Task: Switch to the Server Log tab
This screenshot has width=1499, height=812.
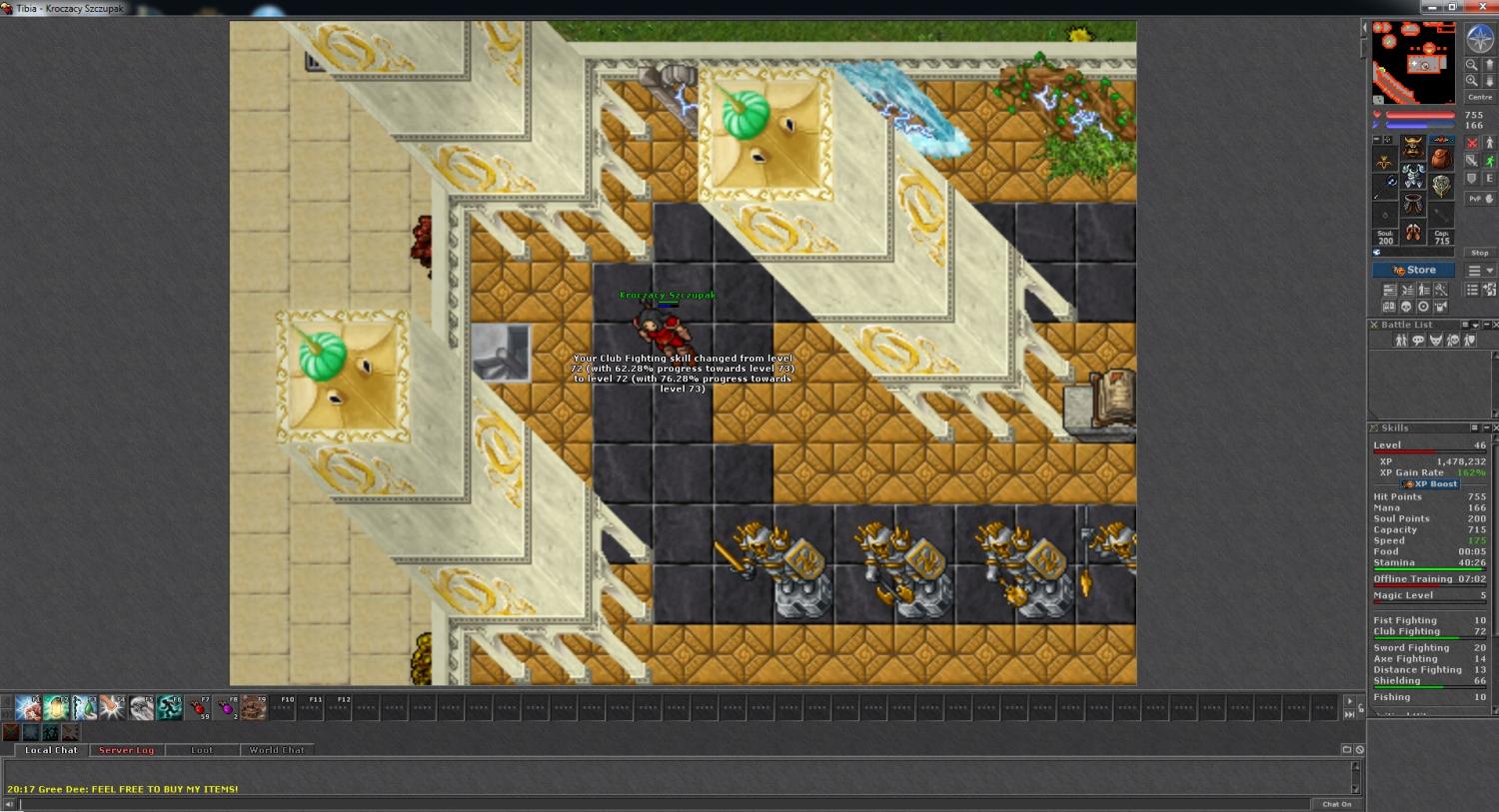Action: coord(126,750)
